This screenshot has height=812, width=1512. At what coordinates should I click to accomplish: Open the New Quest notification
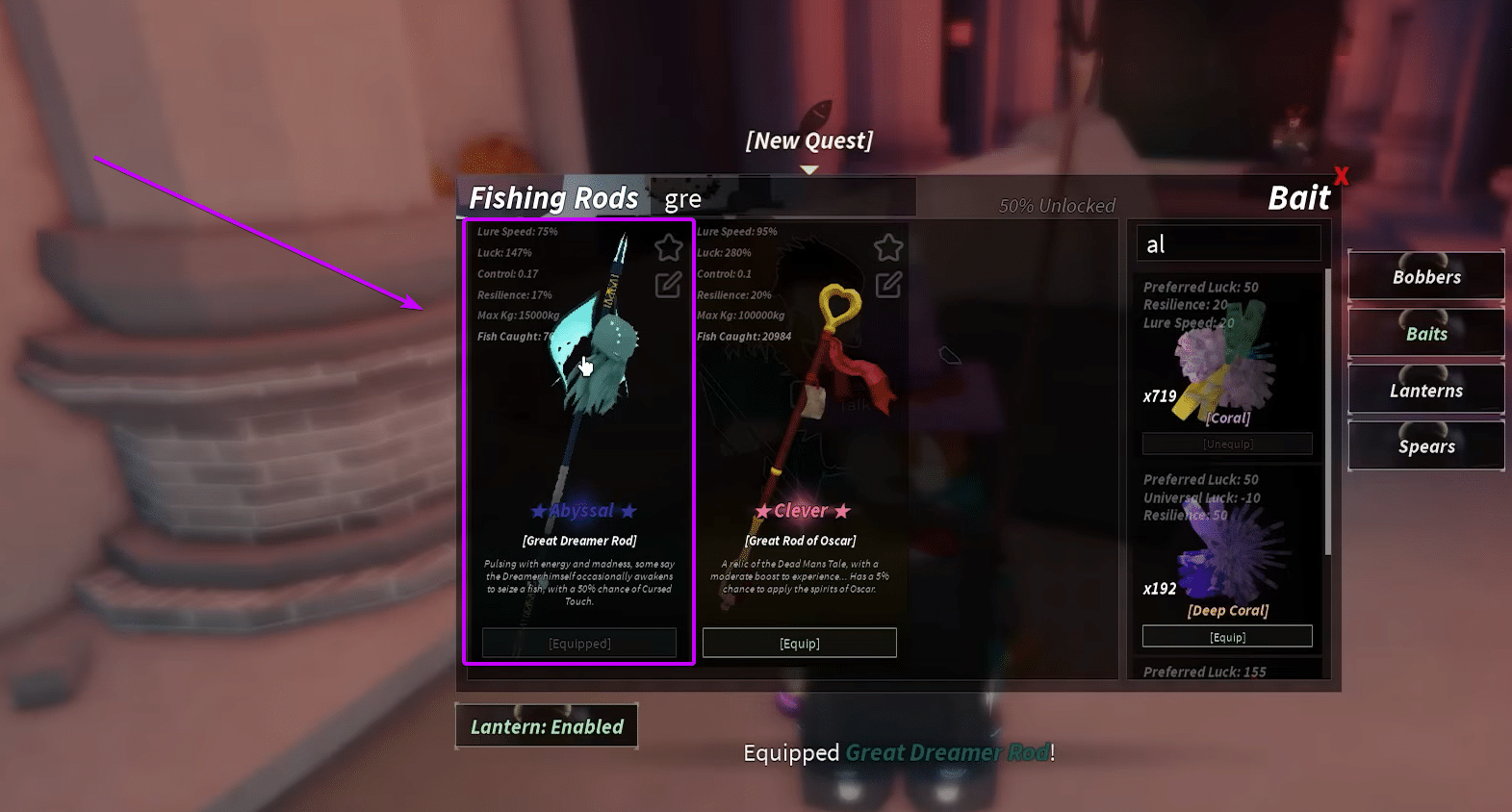808,141
